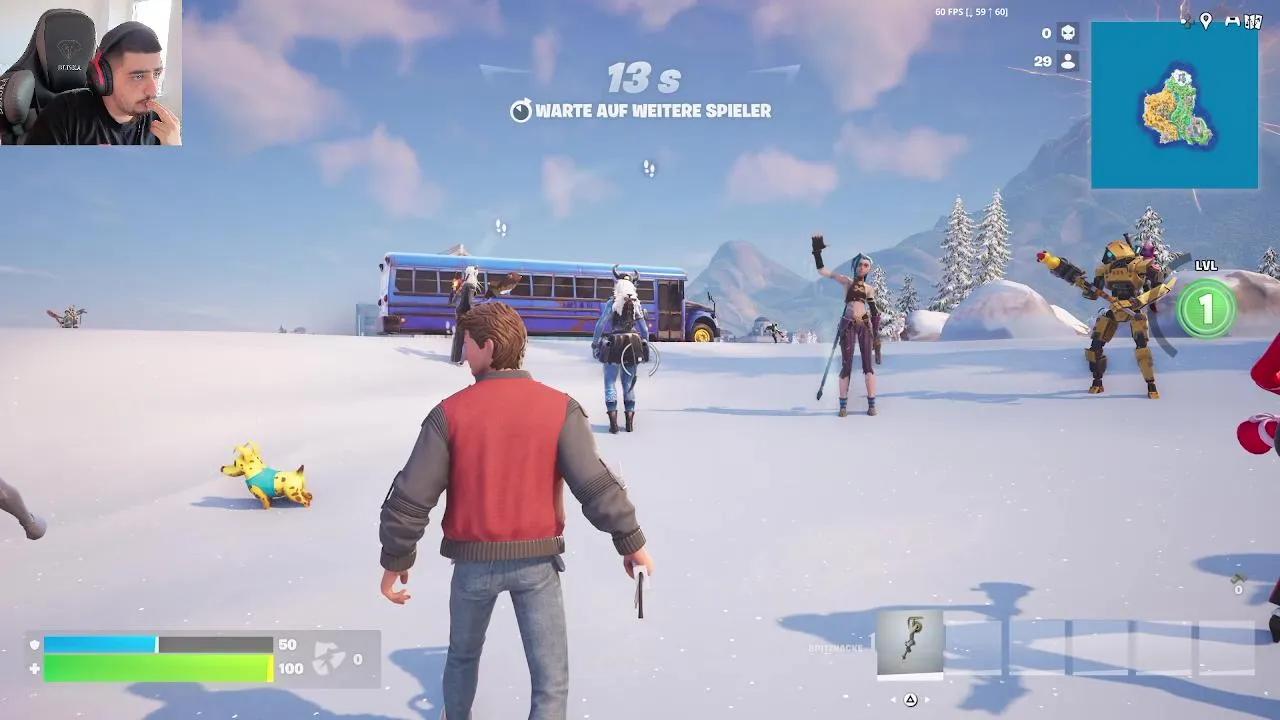Open the map marker icon above minimap
This screenshot has height=720, width=1280.
point(1206,21)
